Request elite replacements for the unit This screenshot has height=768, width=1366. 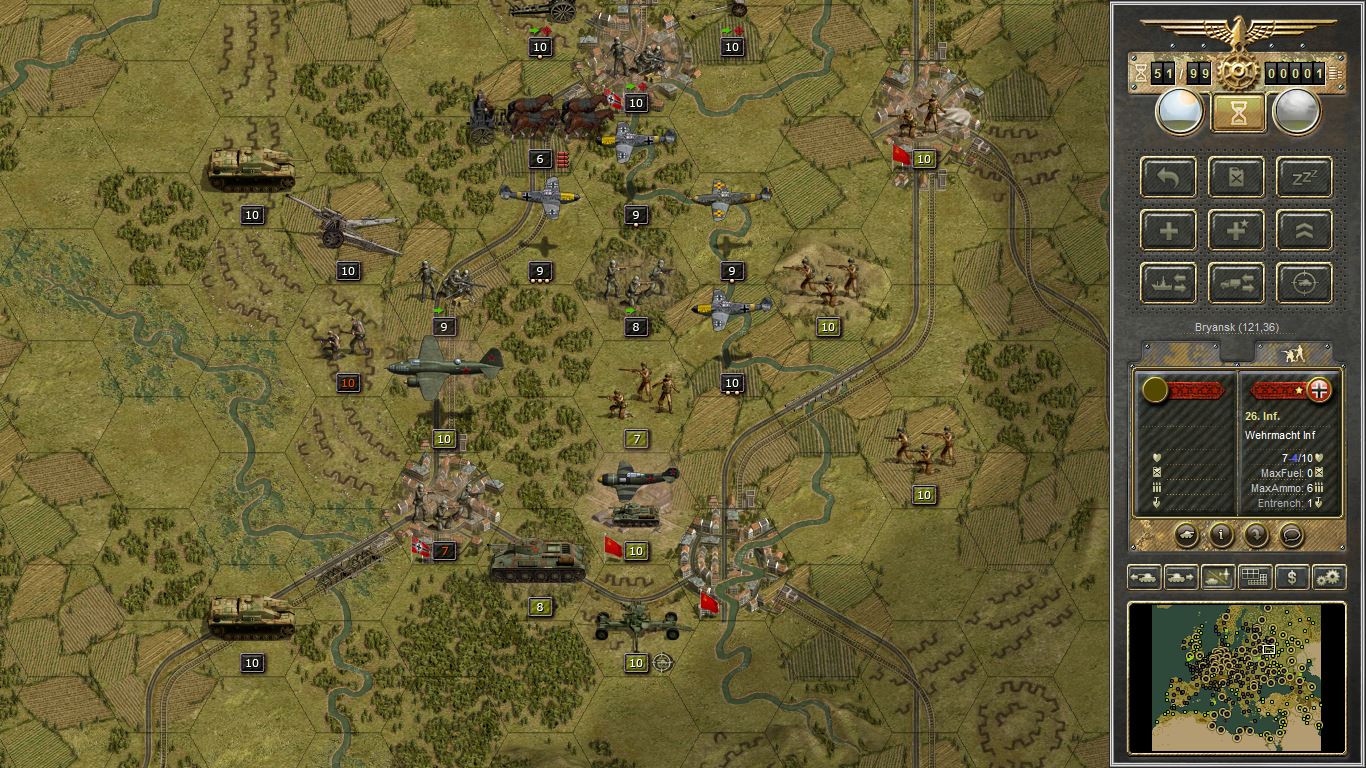click(1236, 230)
